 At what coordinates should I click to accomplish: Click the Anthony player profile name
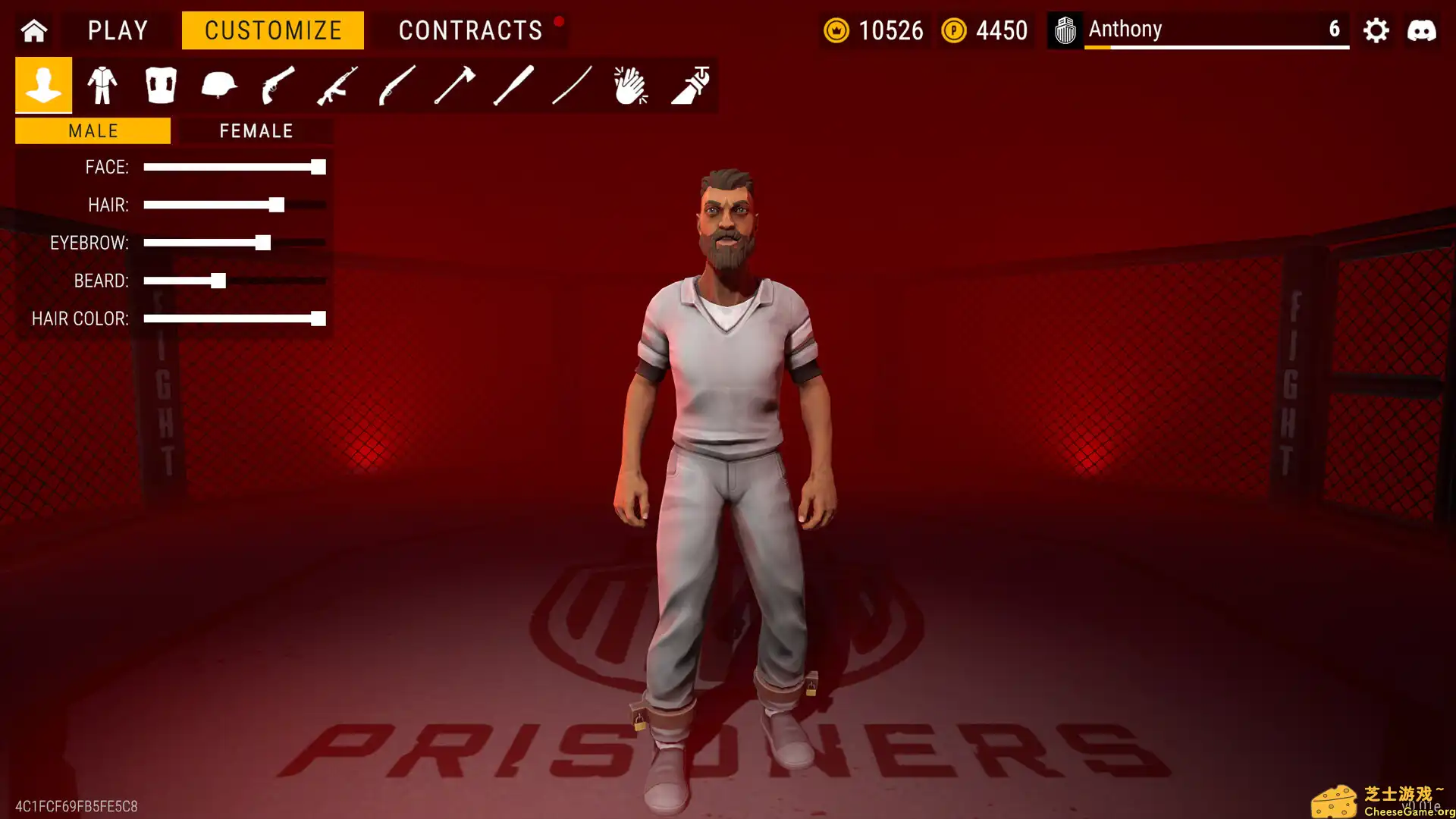1125,29
